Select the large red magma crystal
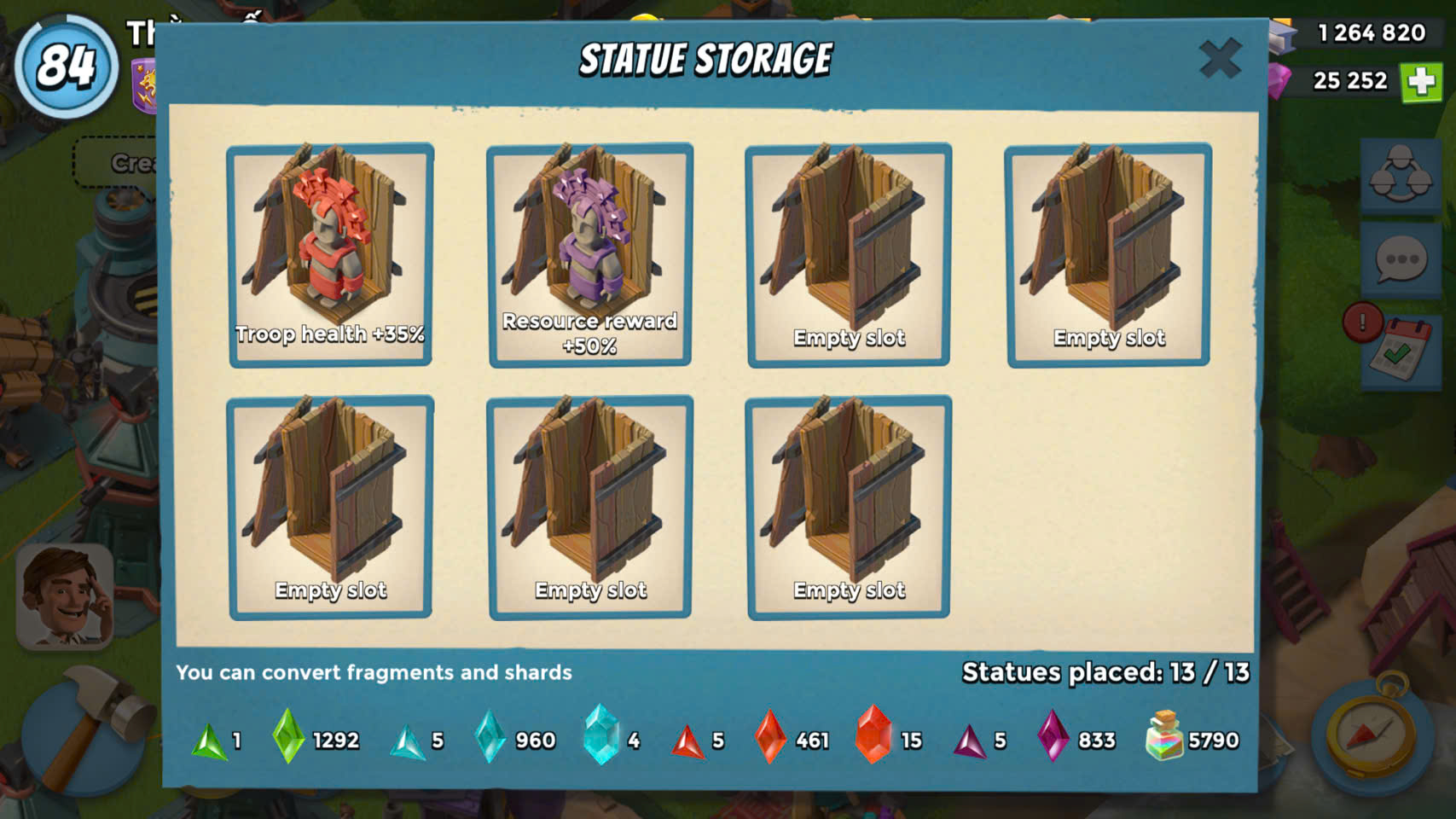This screenshot has height=819, width=1456. click(x=873, y=735)
